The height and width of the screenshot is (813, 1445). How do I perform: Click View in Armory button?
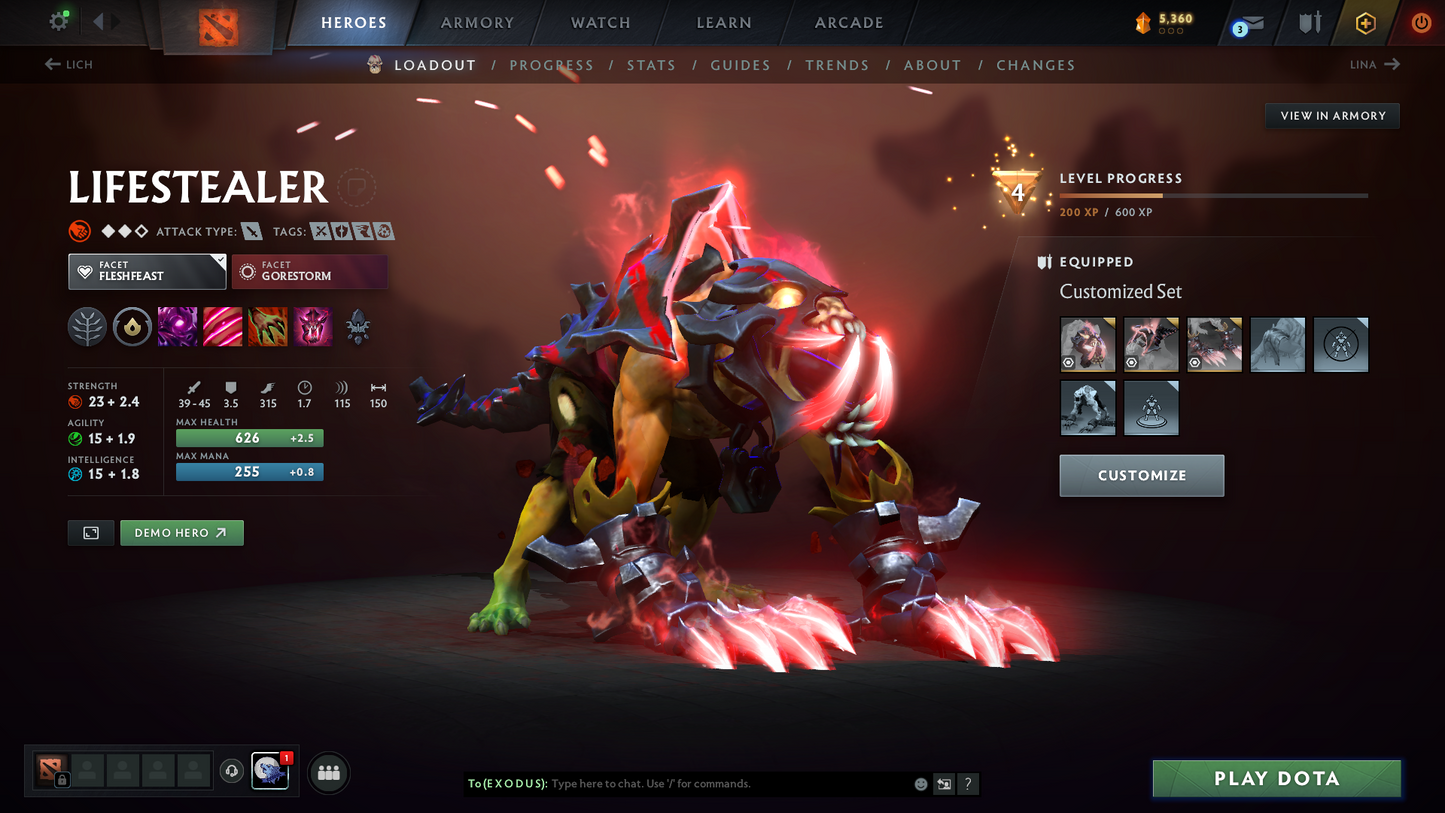point(1332,116)
